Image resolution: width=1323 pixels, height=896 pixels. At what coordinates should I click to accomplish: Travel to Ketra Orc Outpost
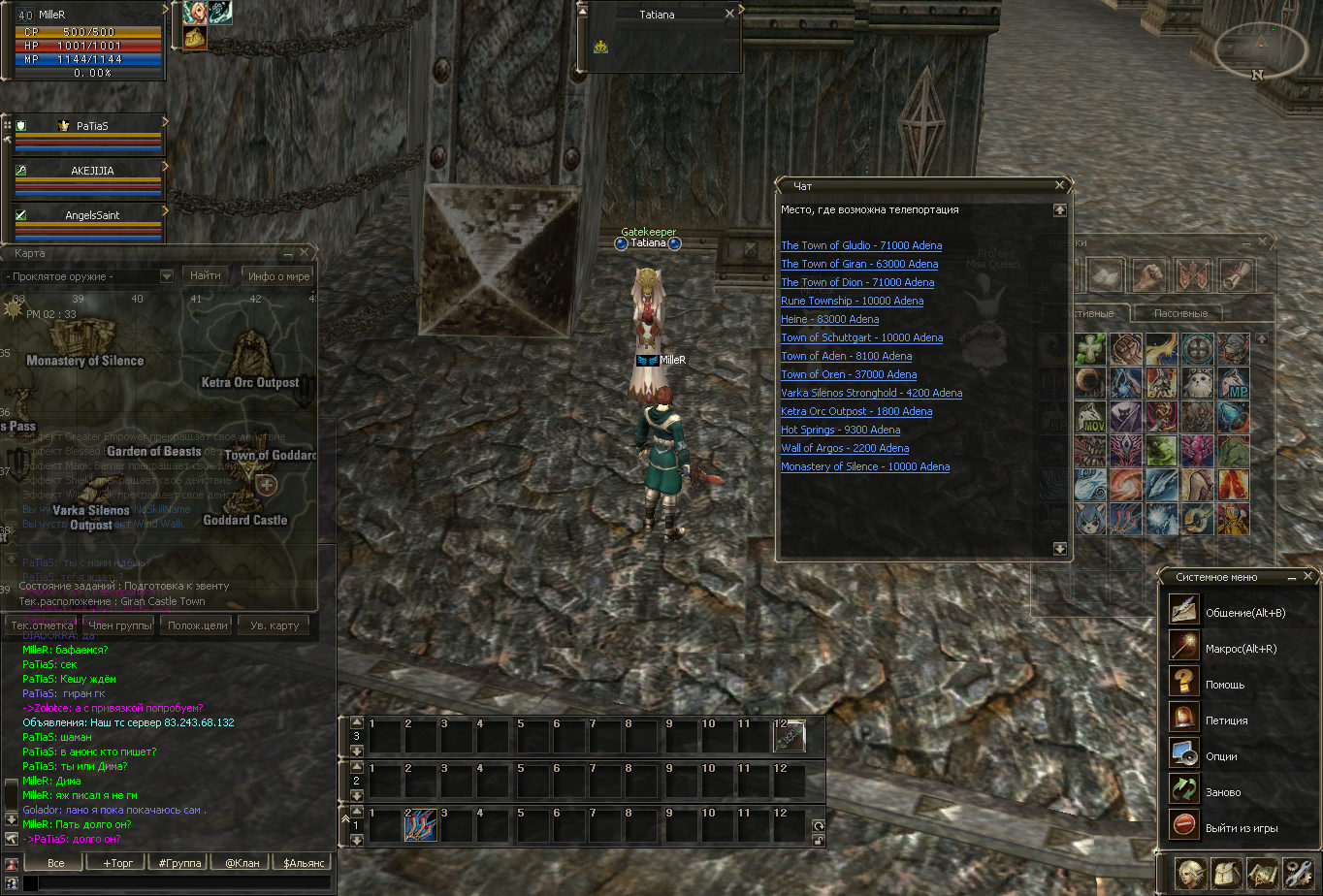click(x=856, y=411)
